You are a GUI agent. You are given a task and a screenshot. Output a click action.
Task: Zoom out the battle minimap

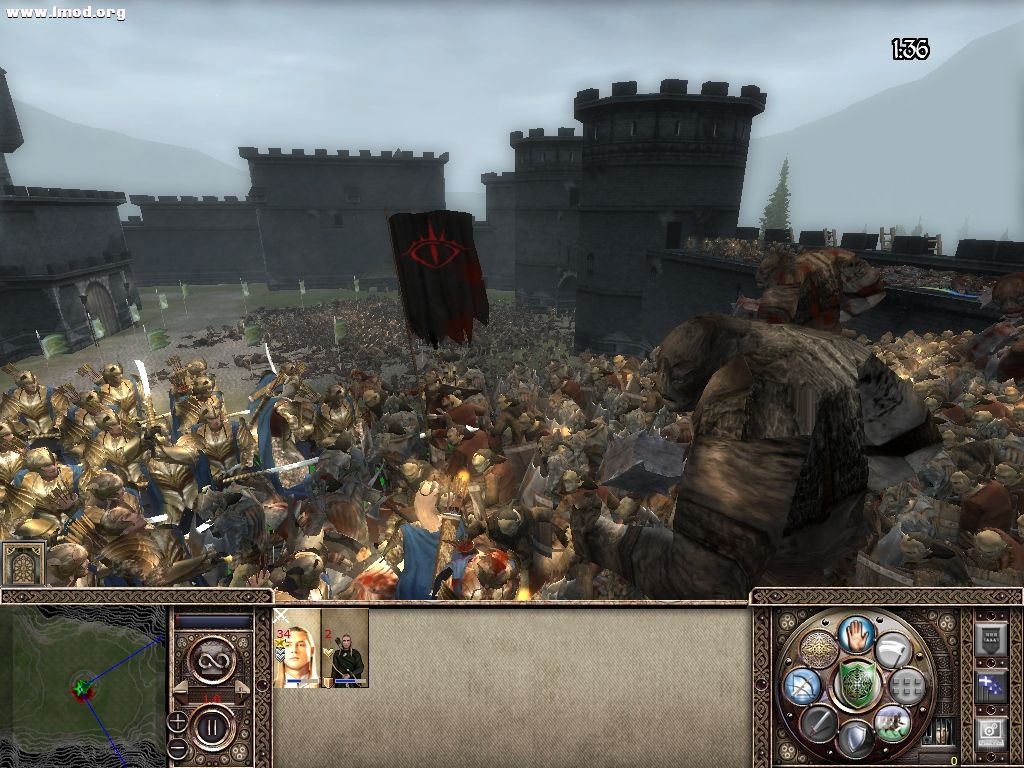pyautogui.click(x=176, y=747)
